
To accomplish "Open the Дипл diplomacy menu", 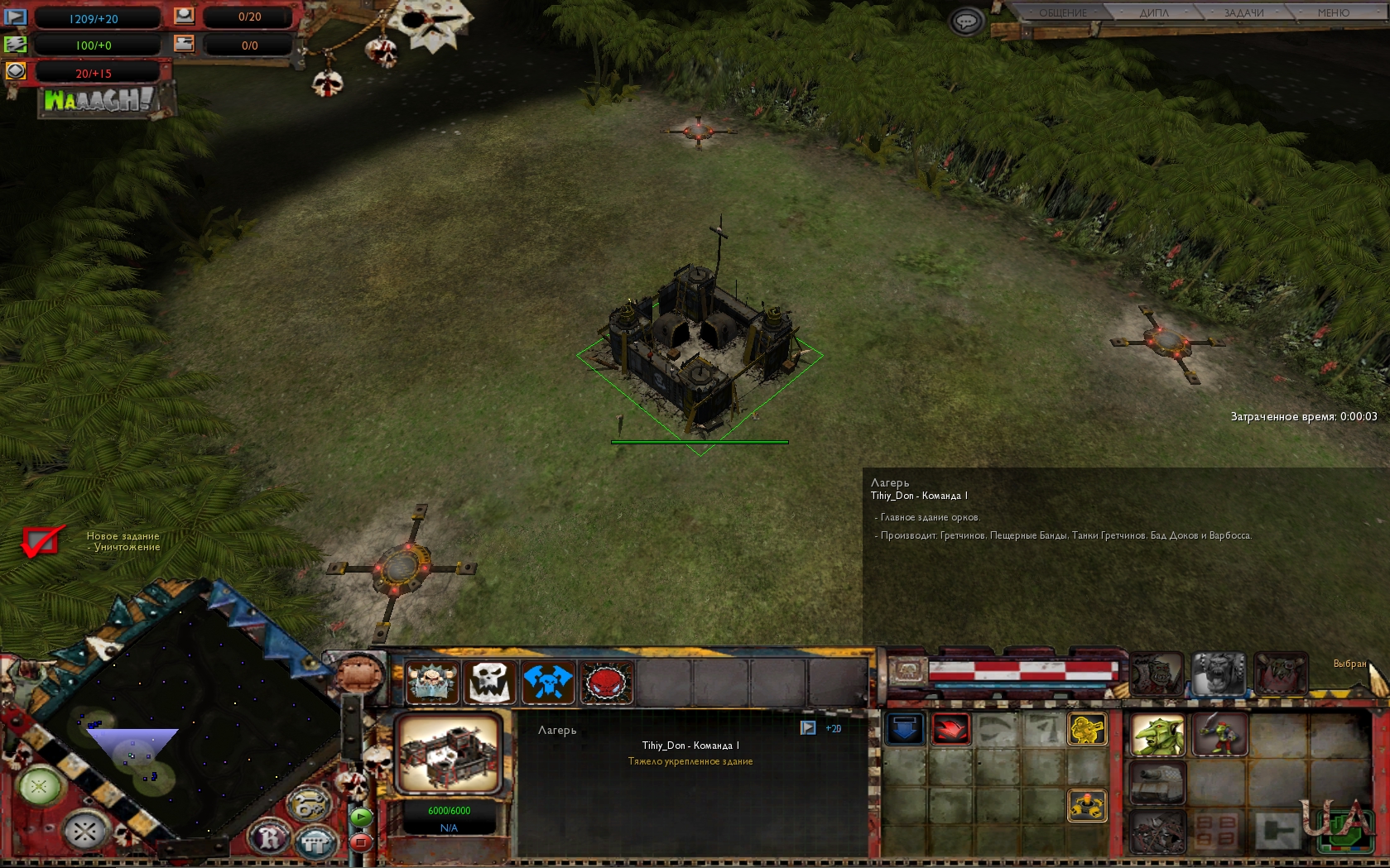I will [1153, 12].
